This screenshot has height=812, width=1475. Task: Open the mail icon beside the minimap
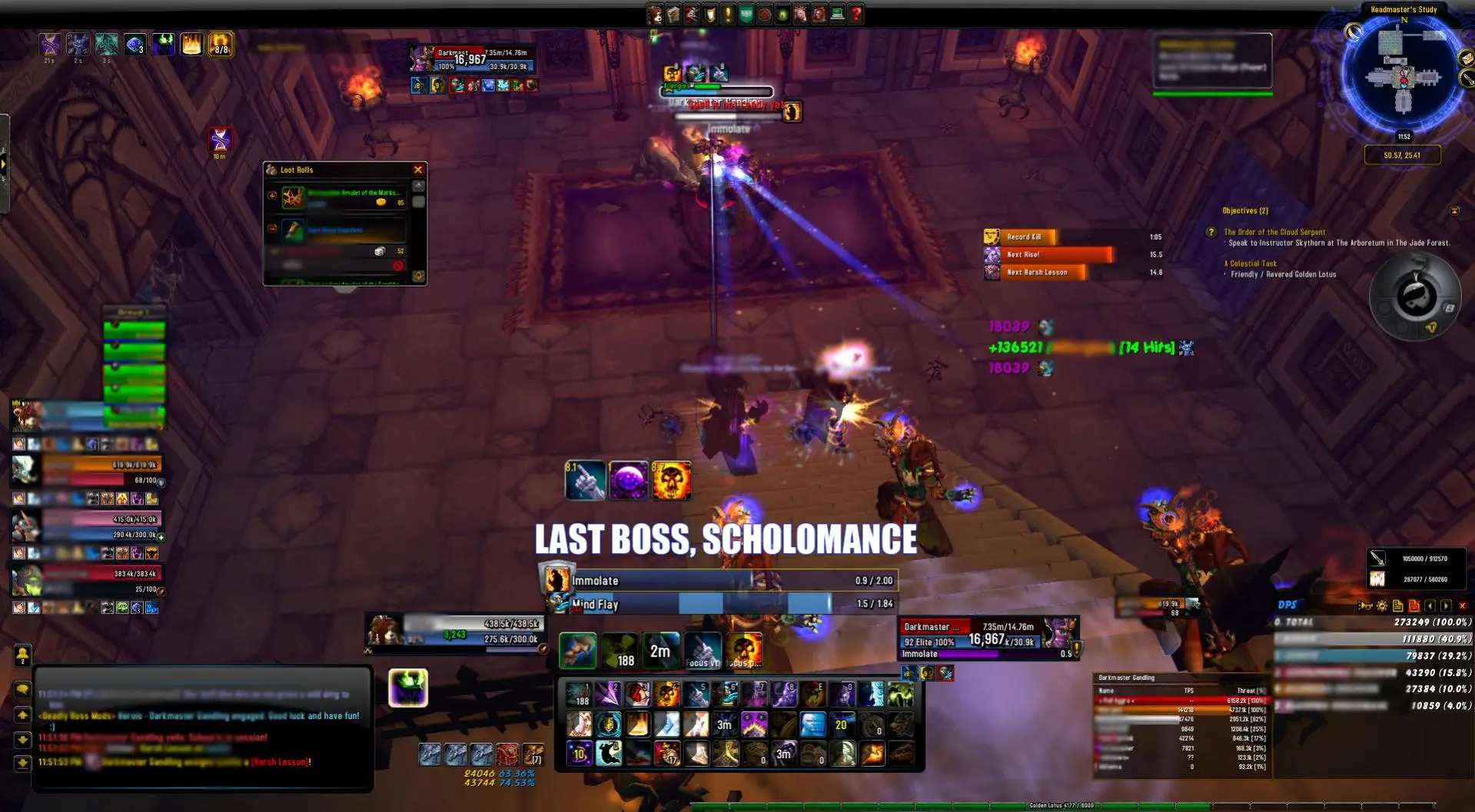pos(1466,59)
